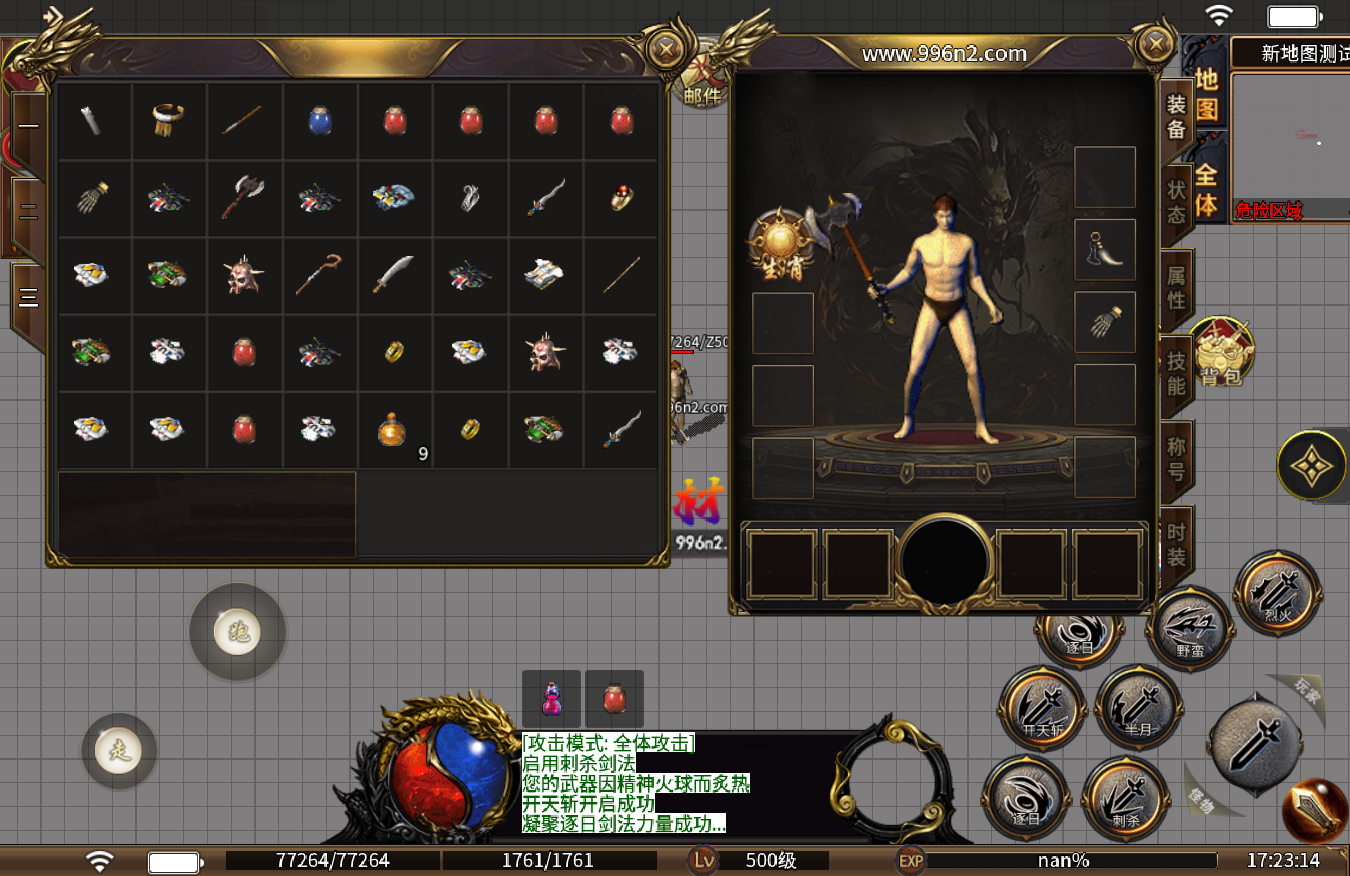
Task: Open the 邮件 mail button
Action: (x=703, y=81)
